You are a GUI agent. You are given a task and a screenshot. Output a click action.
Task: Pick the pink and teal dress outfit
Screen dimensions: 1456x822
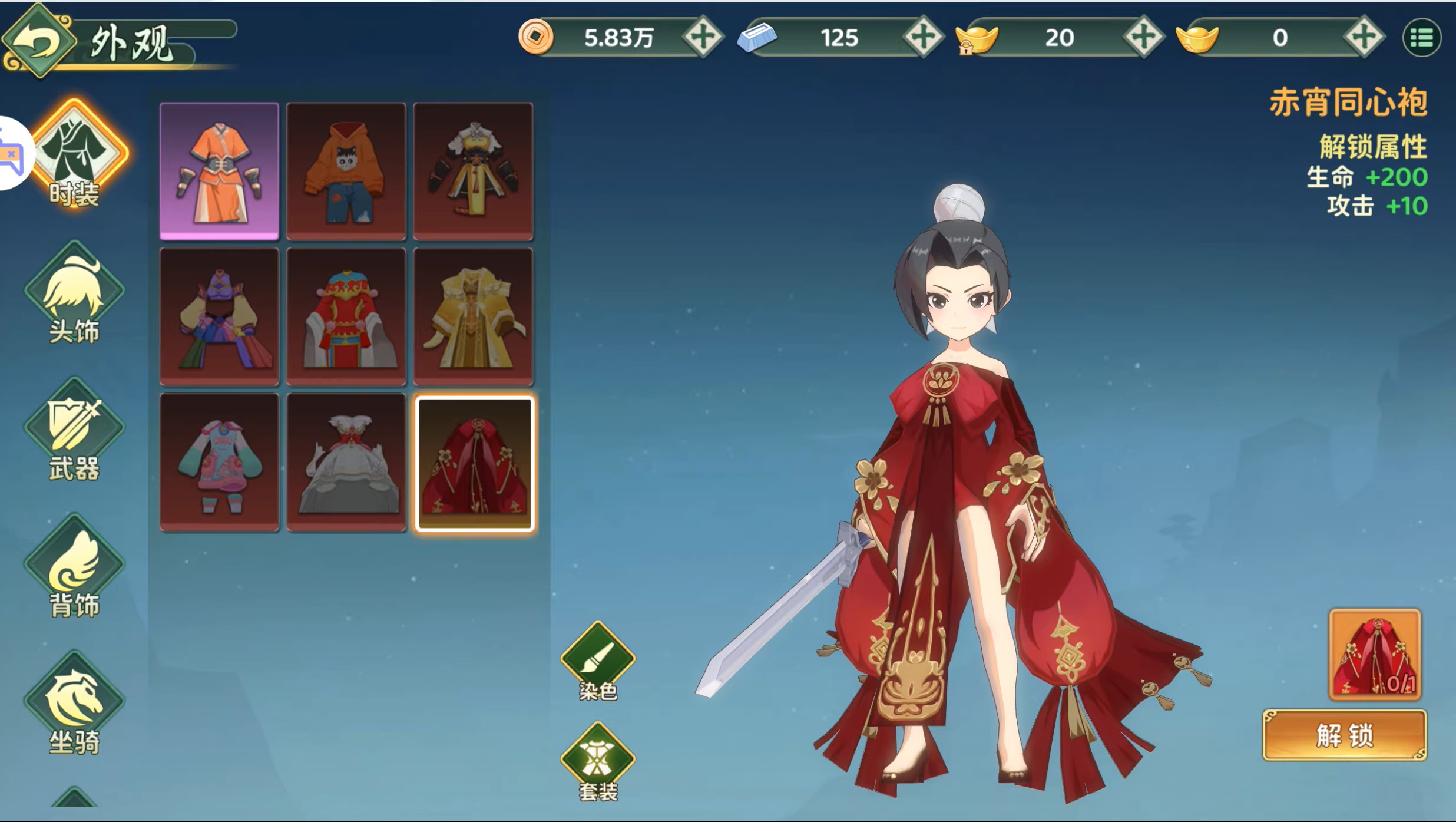pyautogui.click(x=219, y=463)
